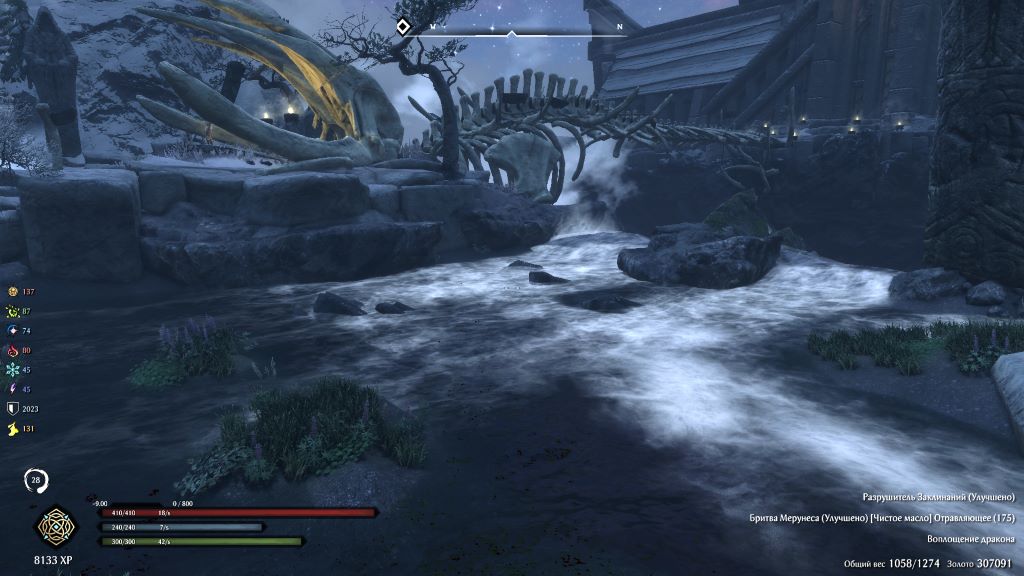Click the purple lightning resistance icon
This screenshot has height=576, width=1024.
tap(13, 389)
